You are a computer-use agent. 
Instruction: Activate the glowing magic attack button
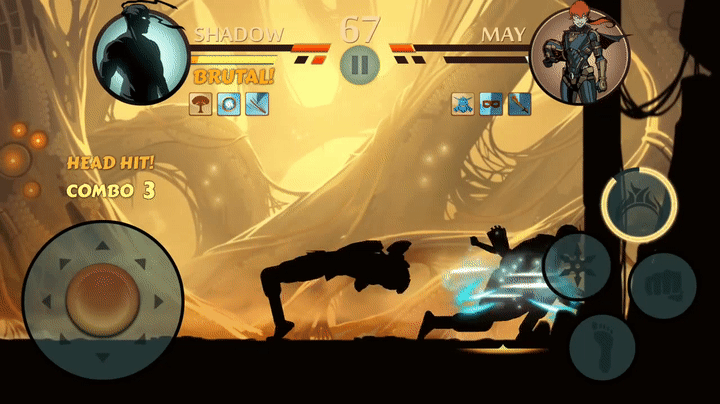coord(639,199)
